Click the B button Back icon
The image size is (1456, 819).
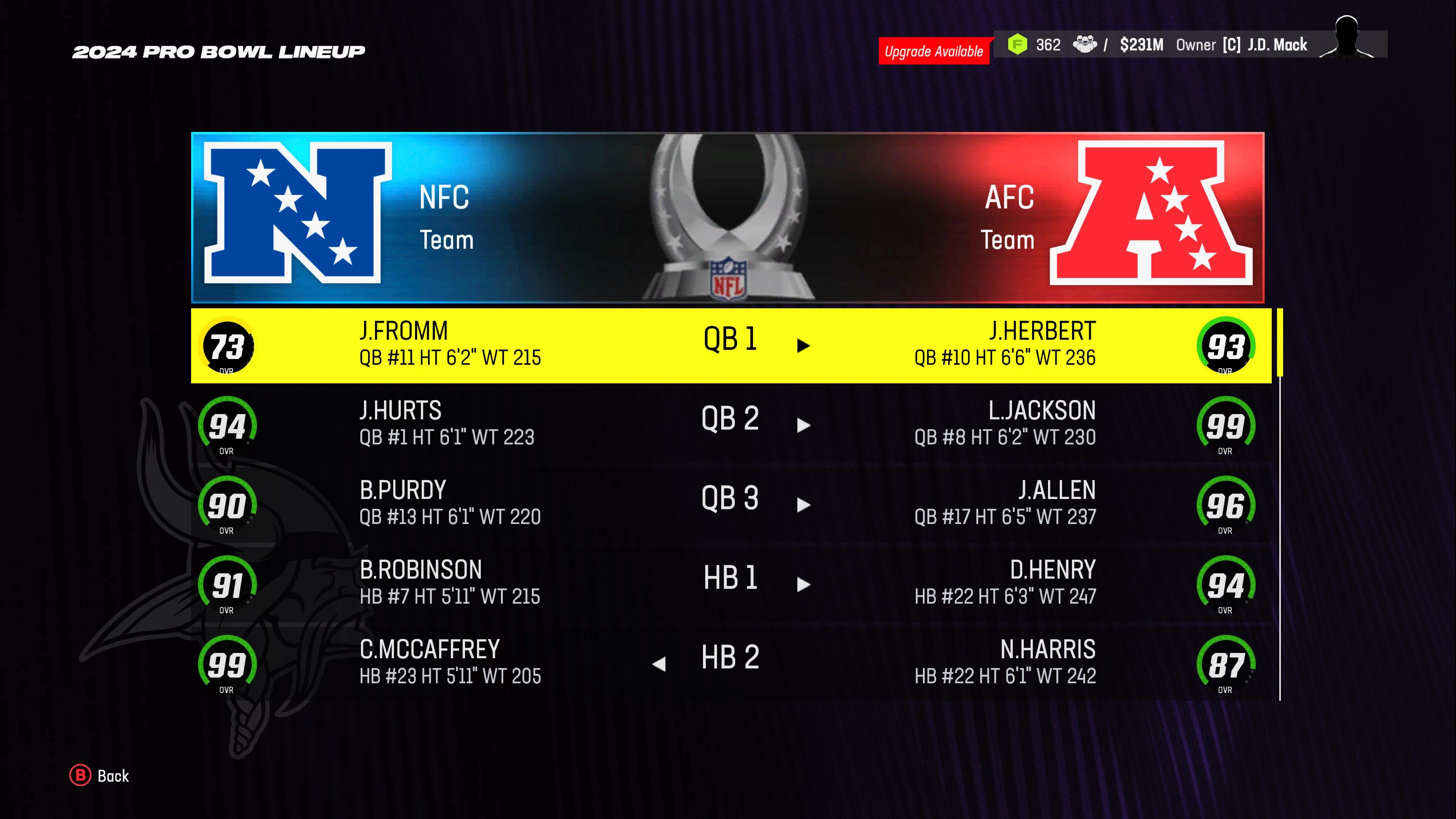click(x=81, y=775)
